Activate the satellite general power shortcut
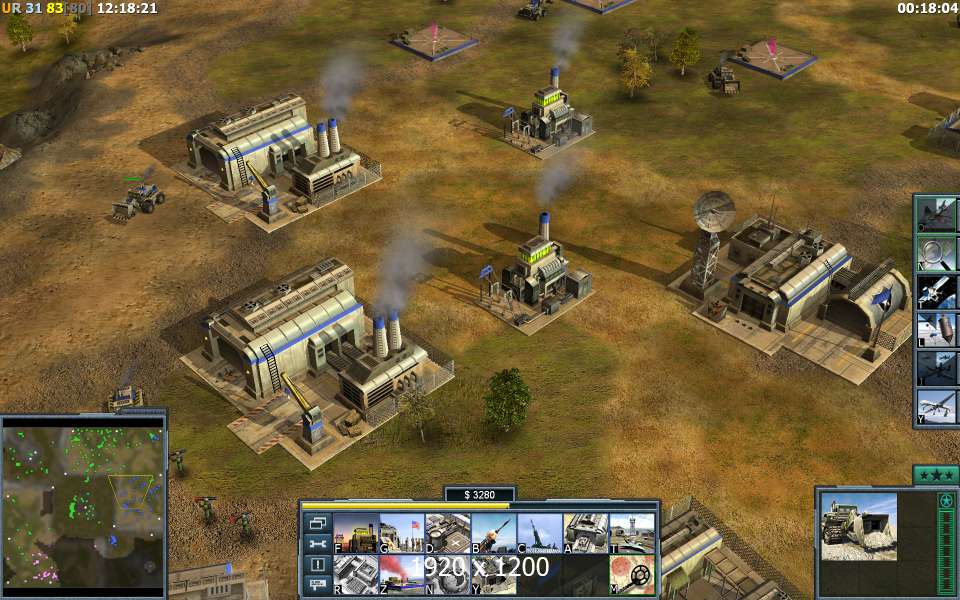The height and width of the screenshot is (600, 960). (938, 292)
